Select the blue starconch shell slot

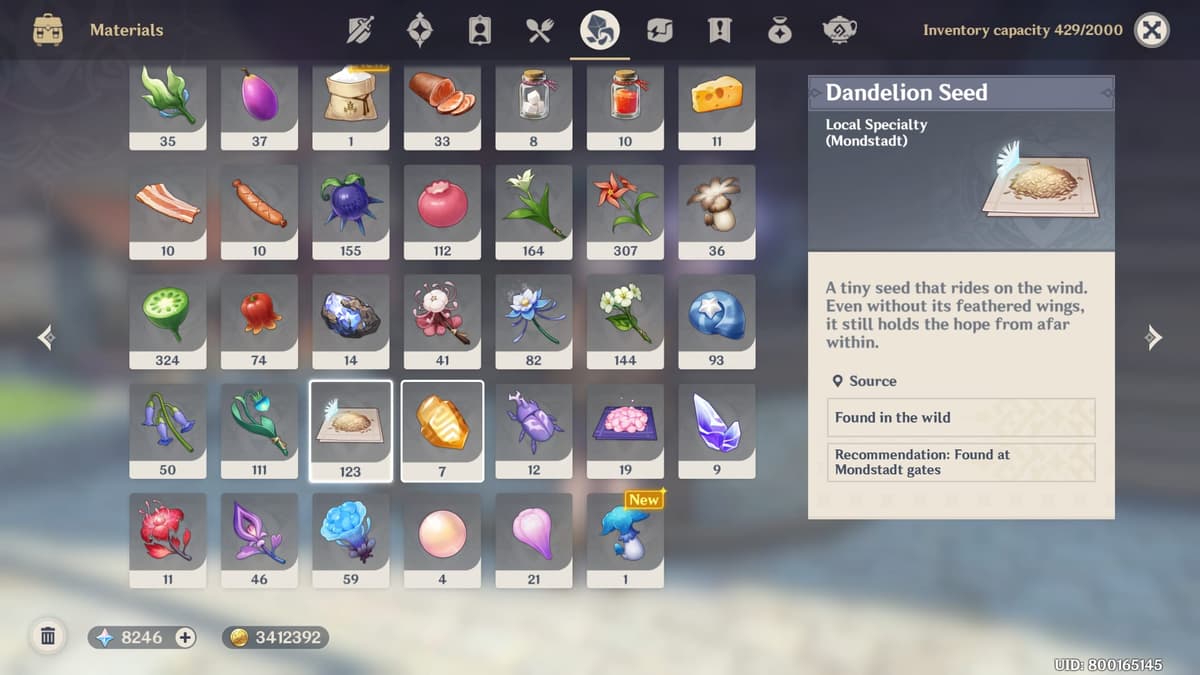click(x=716, y=321)
